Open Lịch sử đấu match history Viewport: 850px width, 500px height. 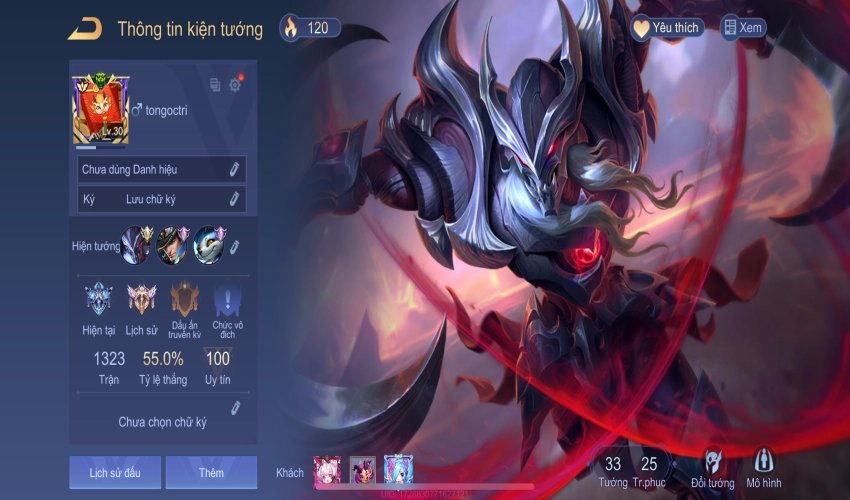coord(115,472)
